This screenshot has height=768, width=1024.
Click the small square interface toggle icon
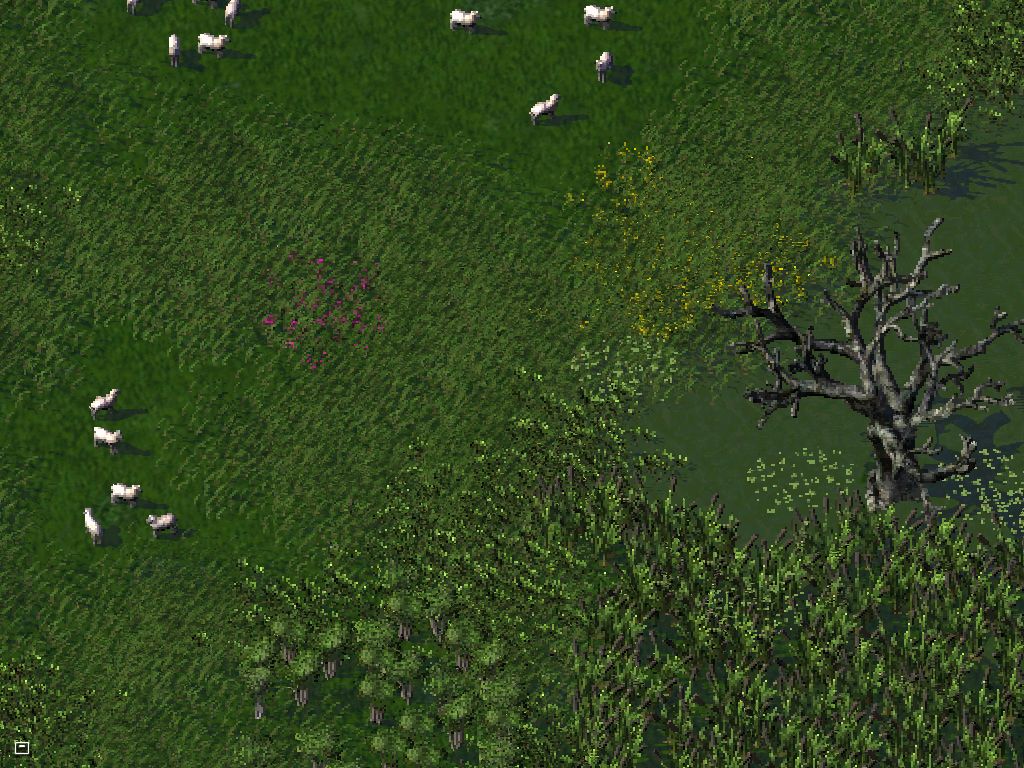click(22, 747)
